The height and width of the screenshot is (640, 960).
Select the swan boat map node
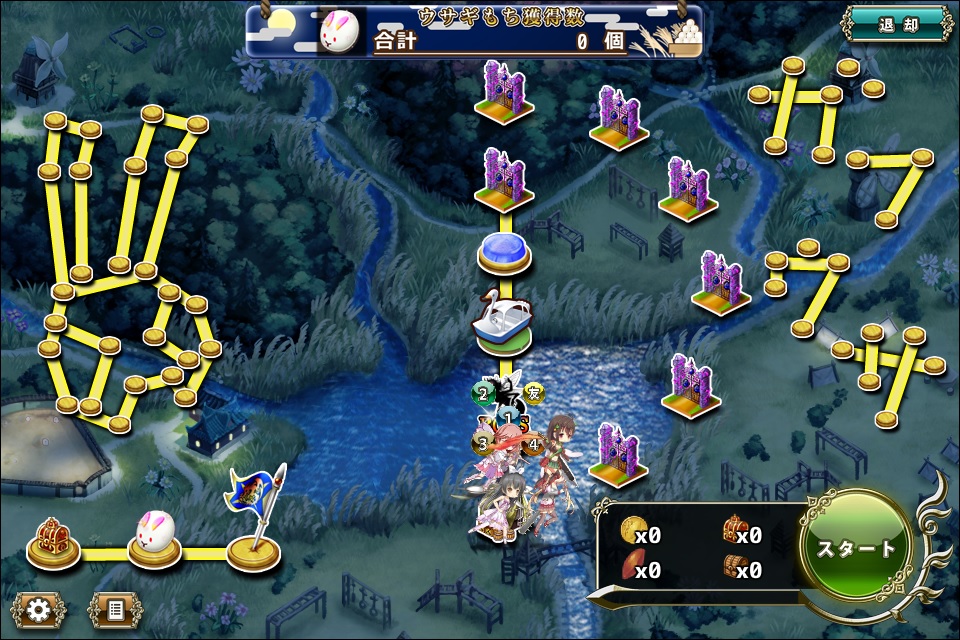pos(502,321)
